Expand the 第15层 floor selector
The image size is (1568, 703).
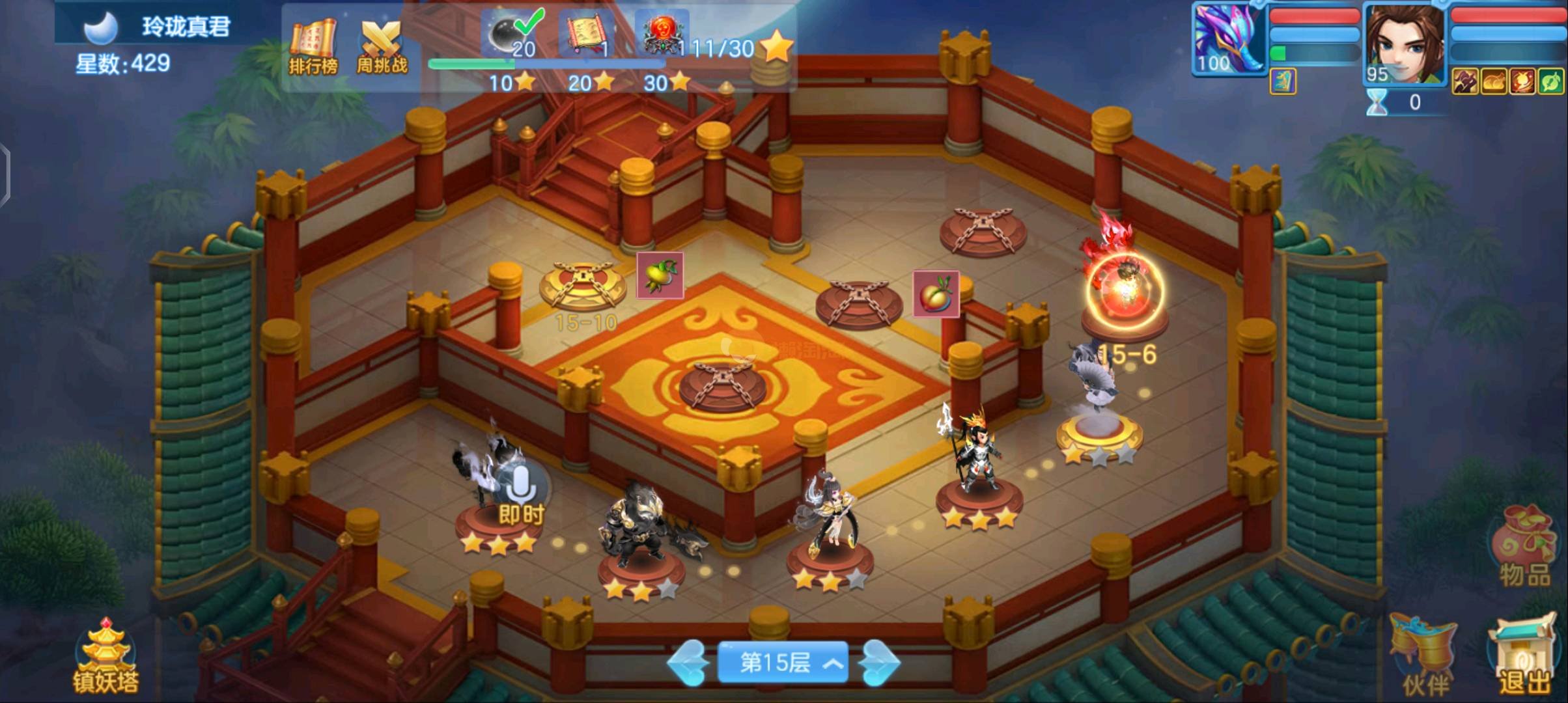click(782, 663)
